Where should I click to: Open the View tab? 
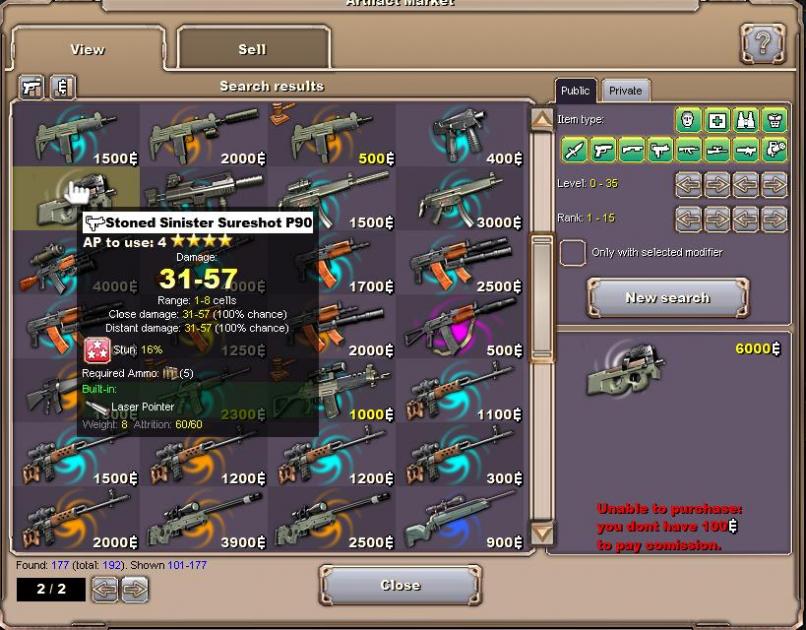[x=88, y=49]
